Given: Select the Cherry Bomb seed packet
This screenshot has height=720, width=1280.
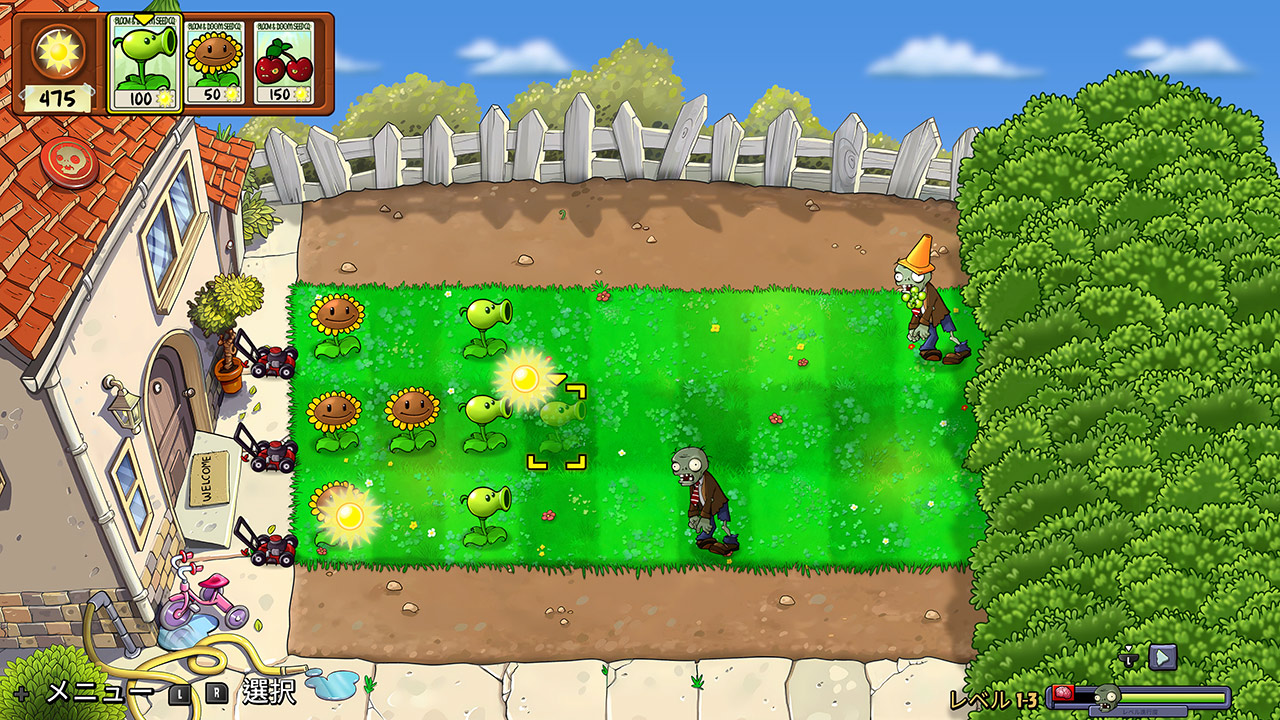Looking at the screenshot, I should (281, 62).
